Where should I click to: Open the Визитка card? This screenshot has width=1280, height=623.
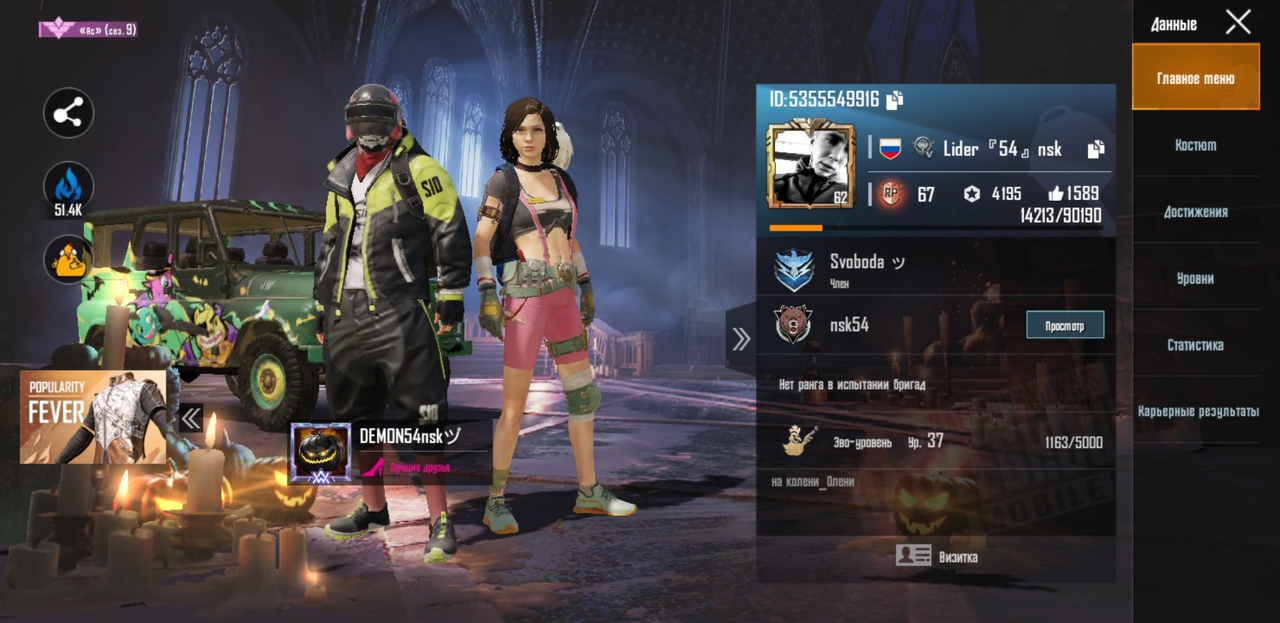coord(936,557)
